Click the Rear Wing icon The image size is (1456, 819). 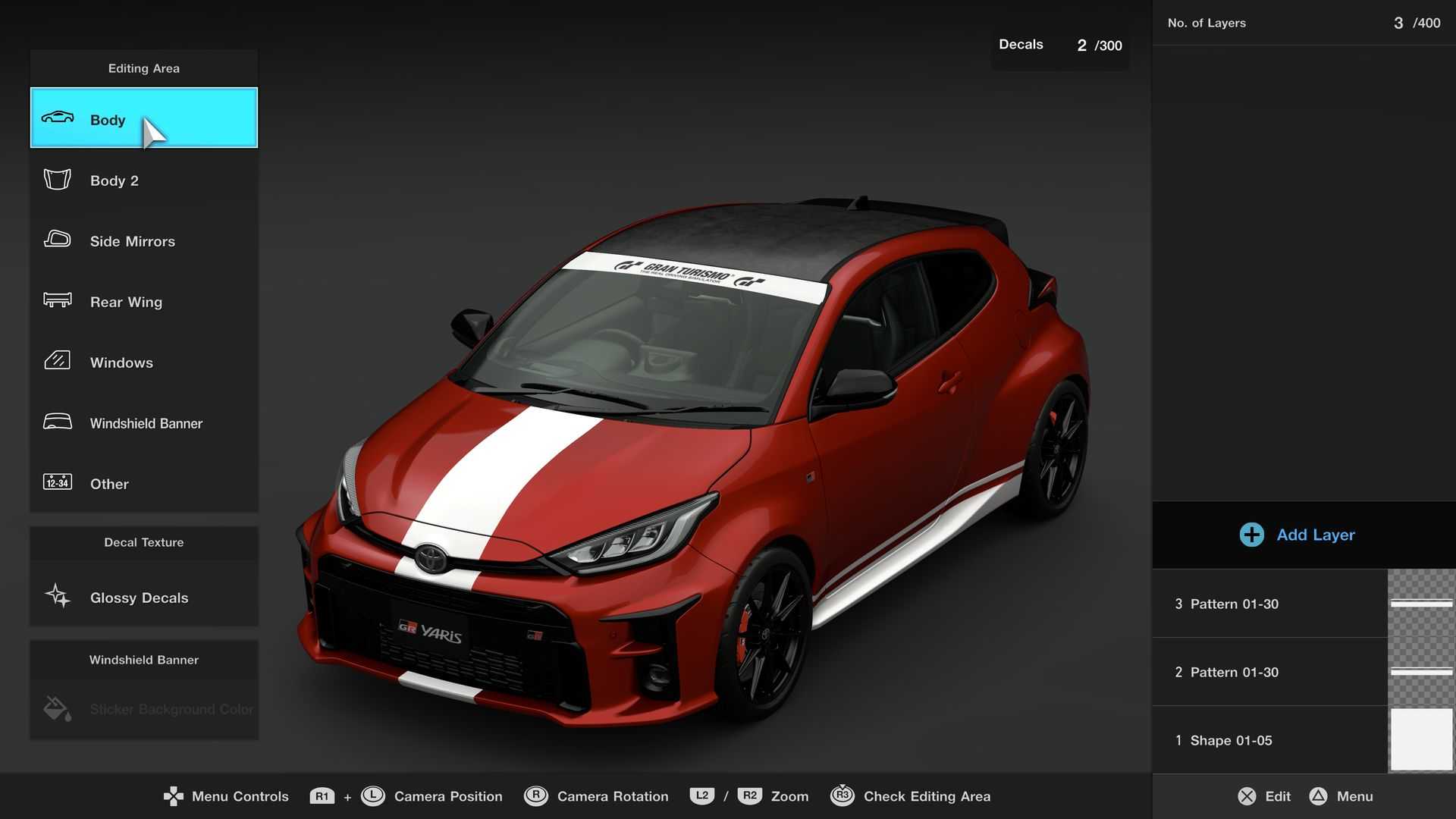[x=57, y=301]
